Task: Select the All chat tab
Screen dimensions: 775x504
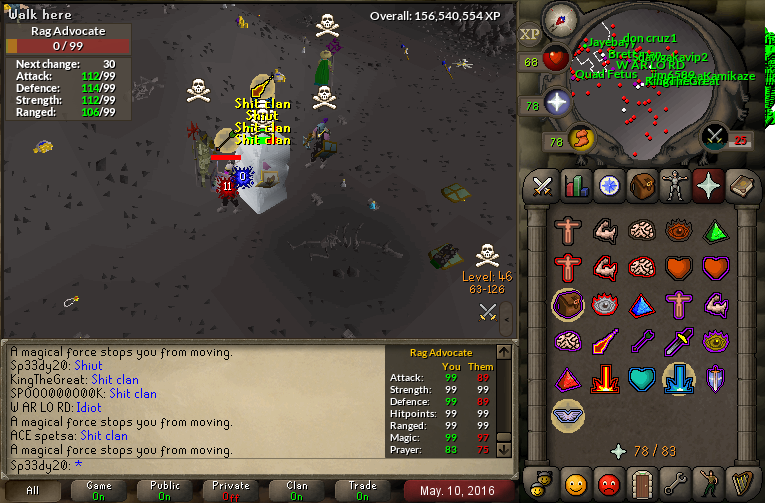Action: point(33,491)
